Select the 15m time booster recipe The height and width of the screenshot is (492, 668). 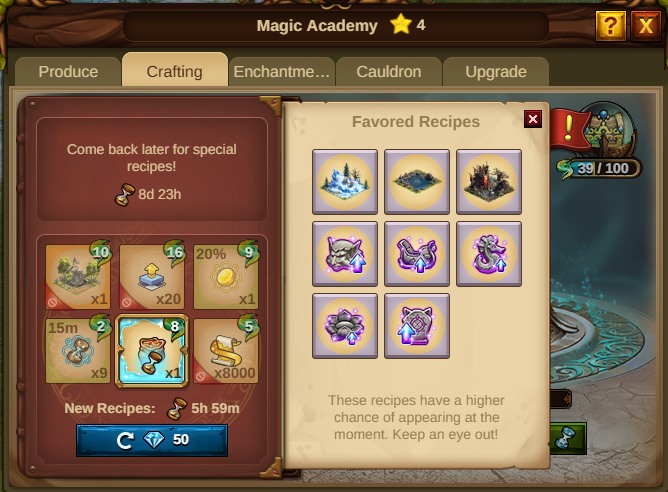(x=78, y=351)
